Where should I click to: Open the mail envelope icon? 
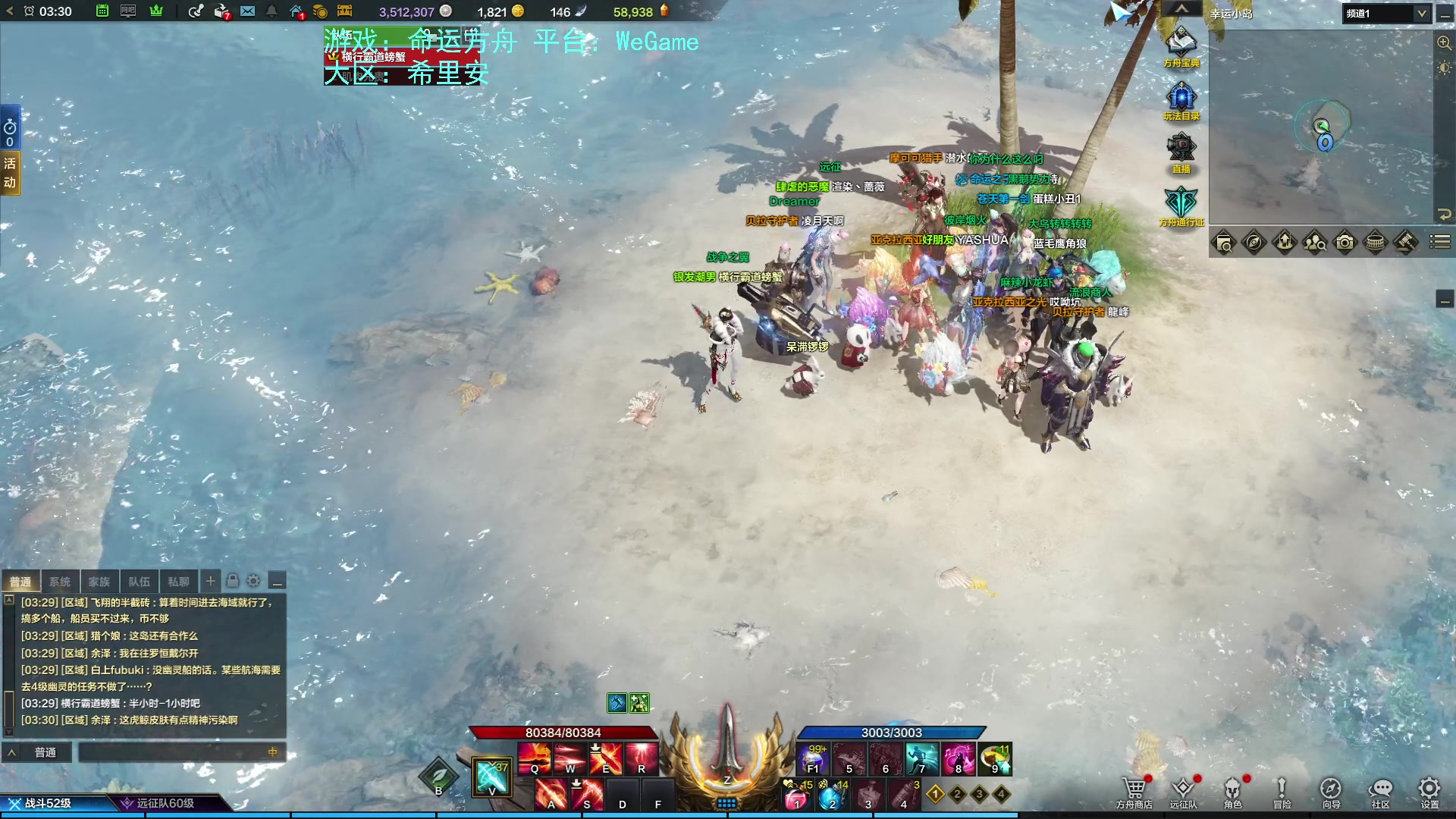tap(248, 11)
